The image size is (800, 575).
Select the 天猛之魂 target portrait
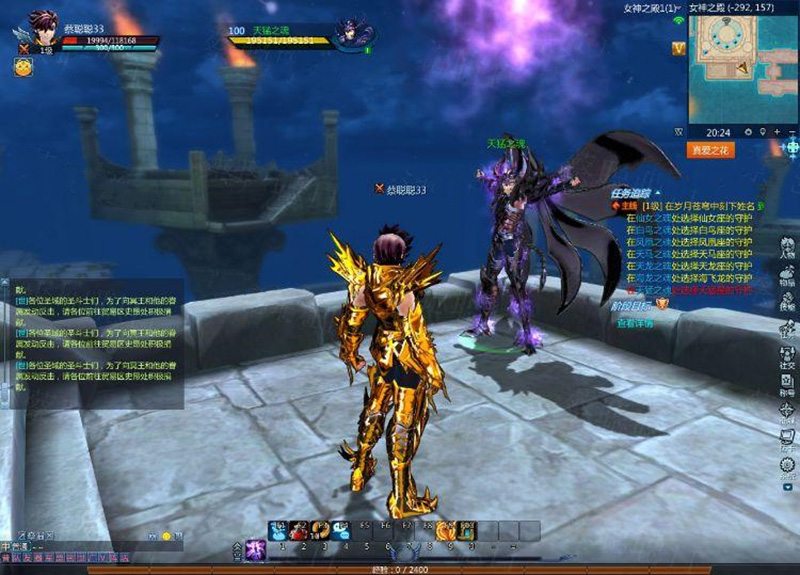click(353, 32)
